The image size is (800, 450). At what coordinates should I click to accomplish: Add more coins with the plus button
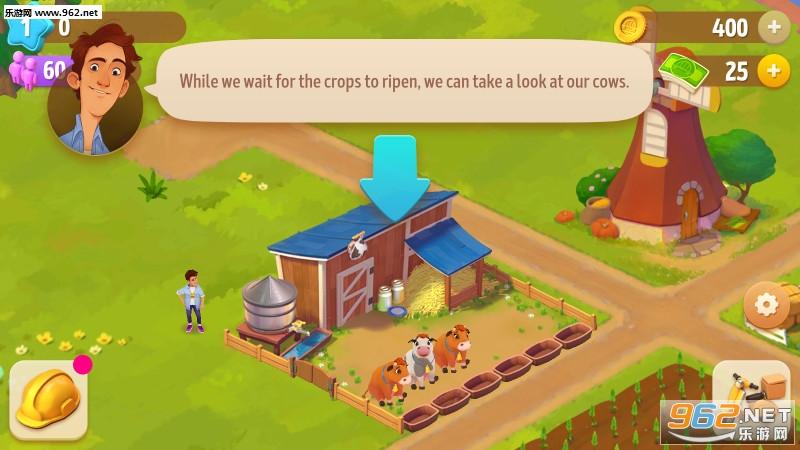773,27
